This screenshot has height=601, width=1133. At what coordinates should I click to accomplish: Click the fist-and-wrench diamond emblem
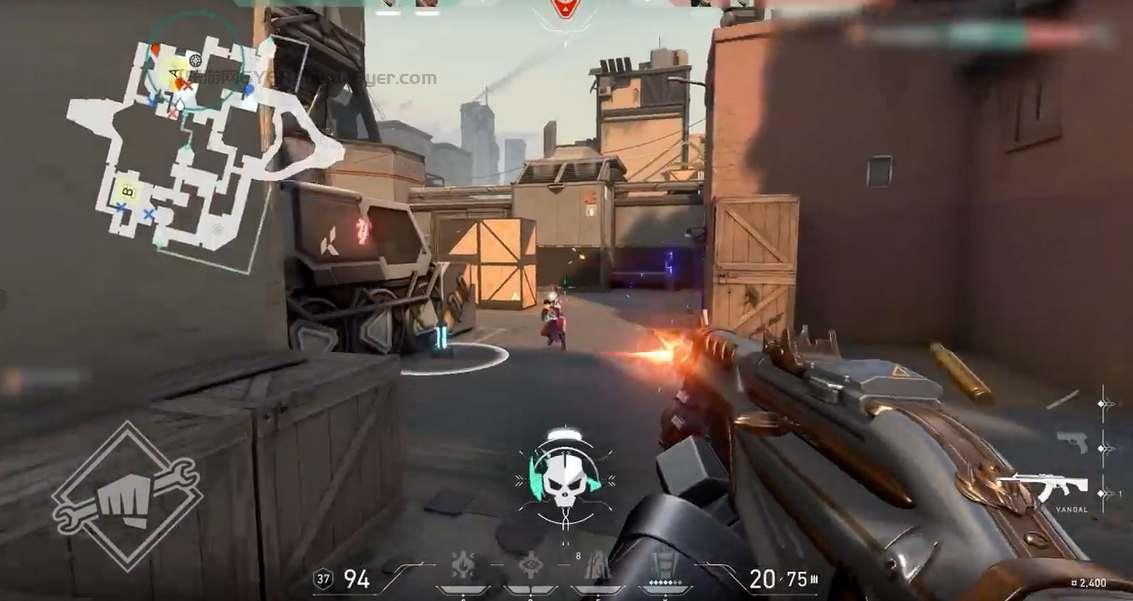127,497
